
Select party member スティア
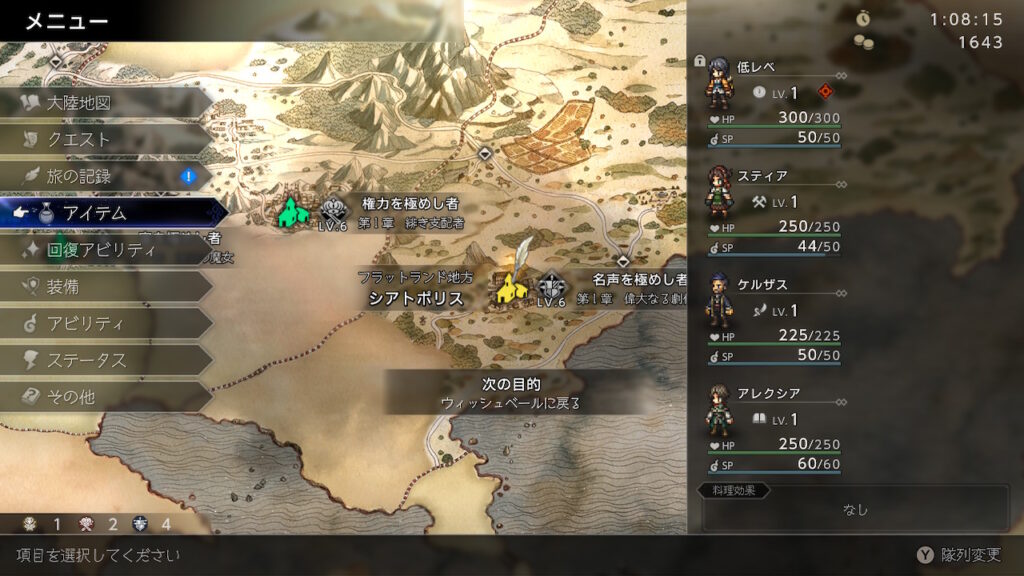[x=770, y=212]
